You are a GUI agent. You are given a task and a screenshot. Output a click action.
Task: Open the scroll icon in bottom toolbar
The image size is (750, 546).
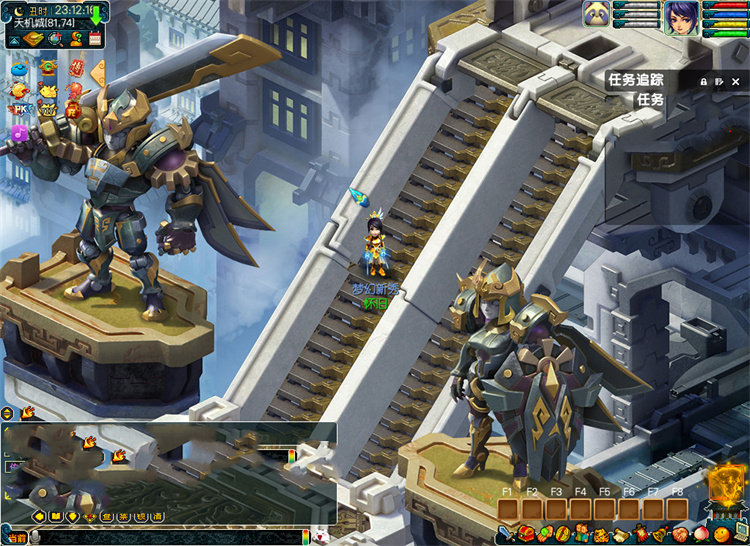pyautogui.click(x=621, y=535)
